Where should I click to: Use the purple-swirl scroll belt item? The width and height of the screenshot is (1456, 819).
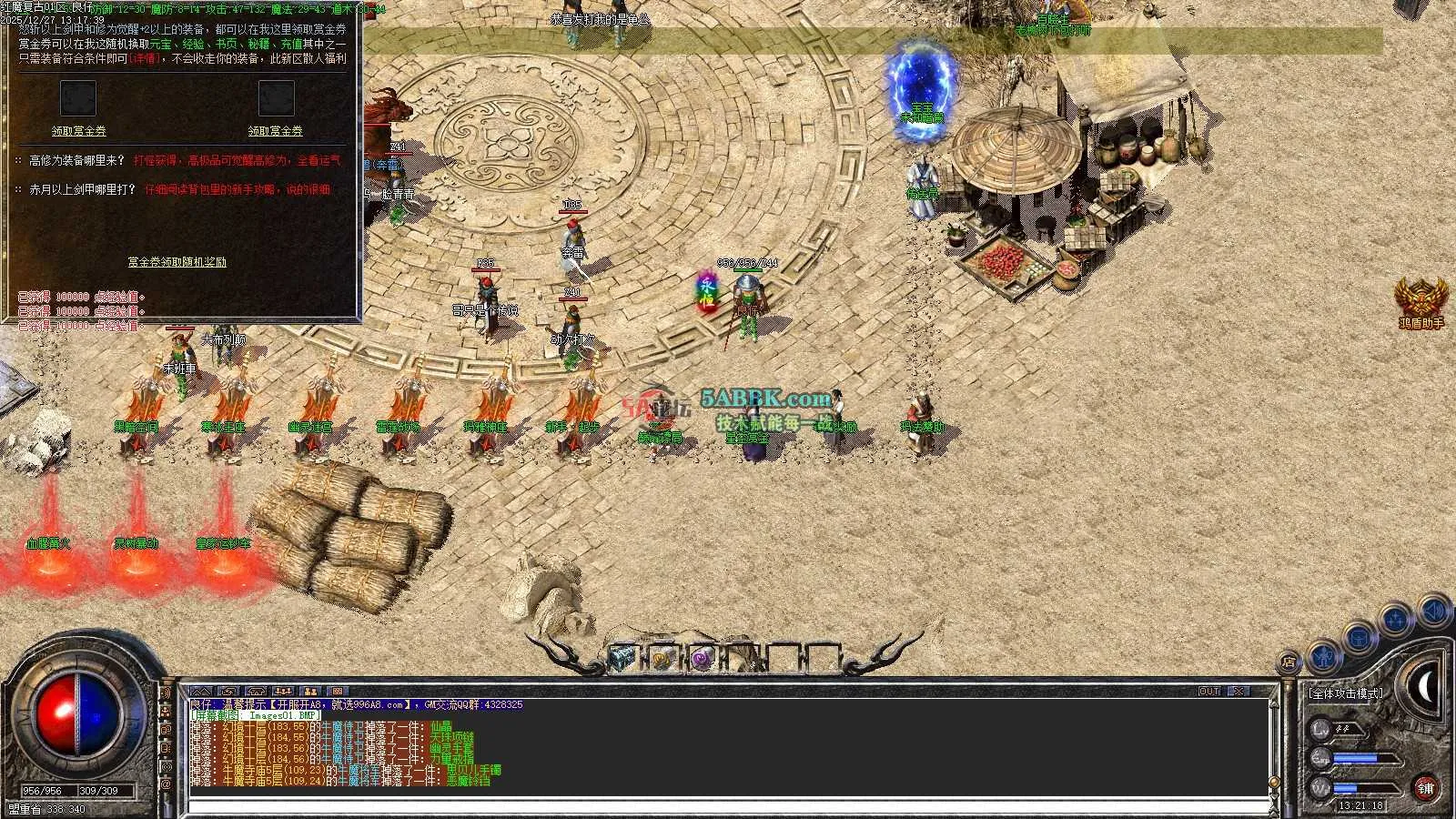701,658
